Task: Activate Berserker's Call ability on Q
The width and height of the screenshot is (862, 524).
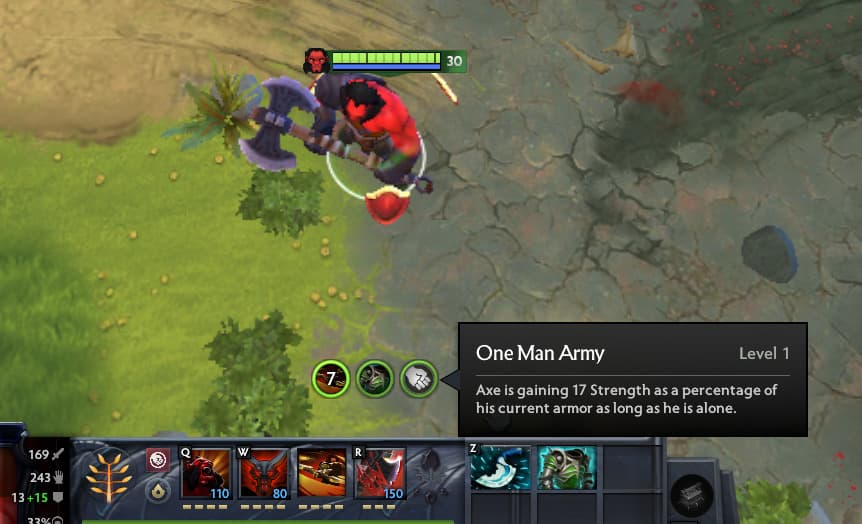Action: click(x=204, y=472)
